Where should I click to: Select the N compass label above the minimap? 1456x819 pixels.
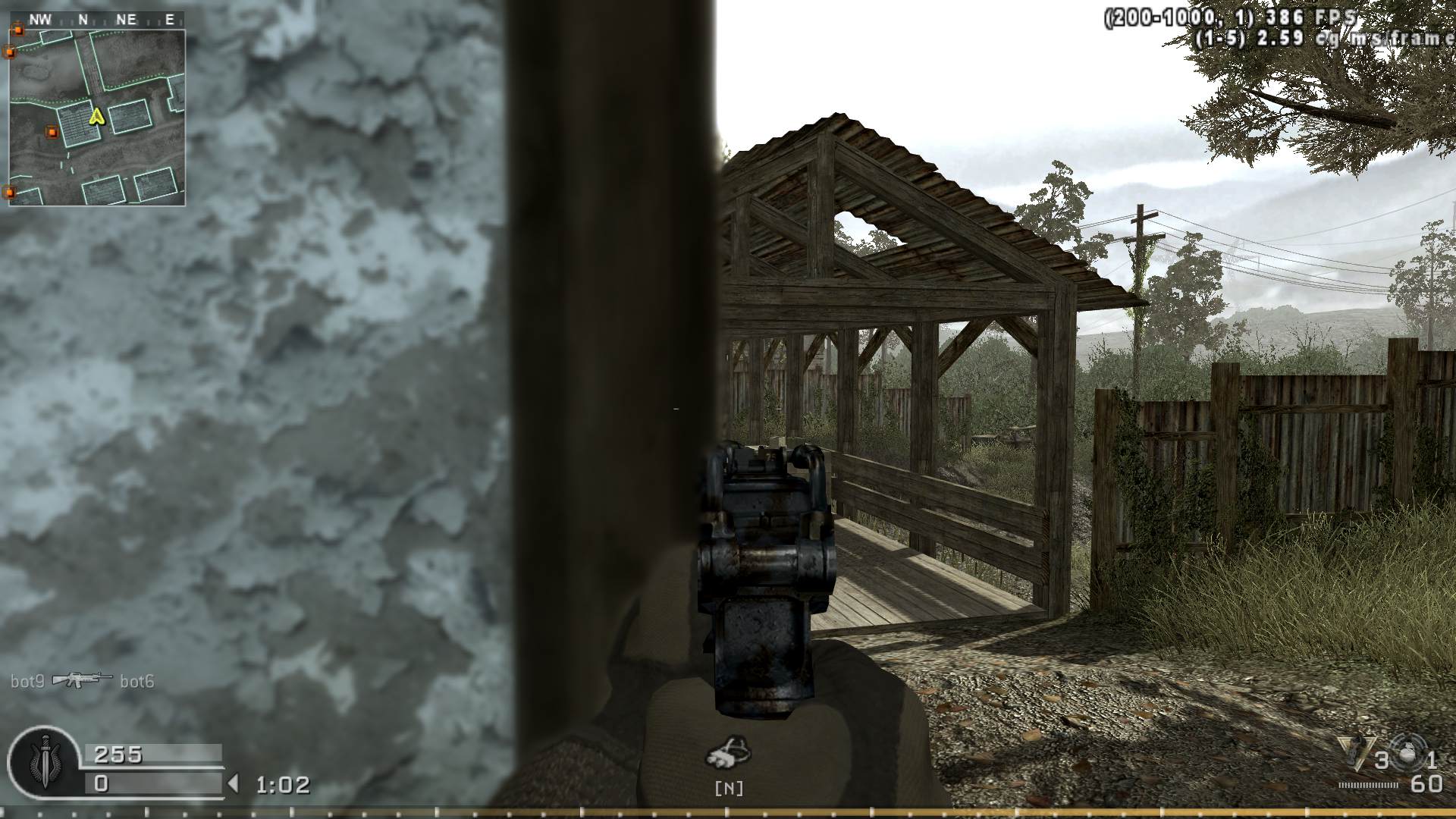click(83, 18)
